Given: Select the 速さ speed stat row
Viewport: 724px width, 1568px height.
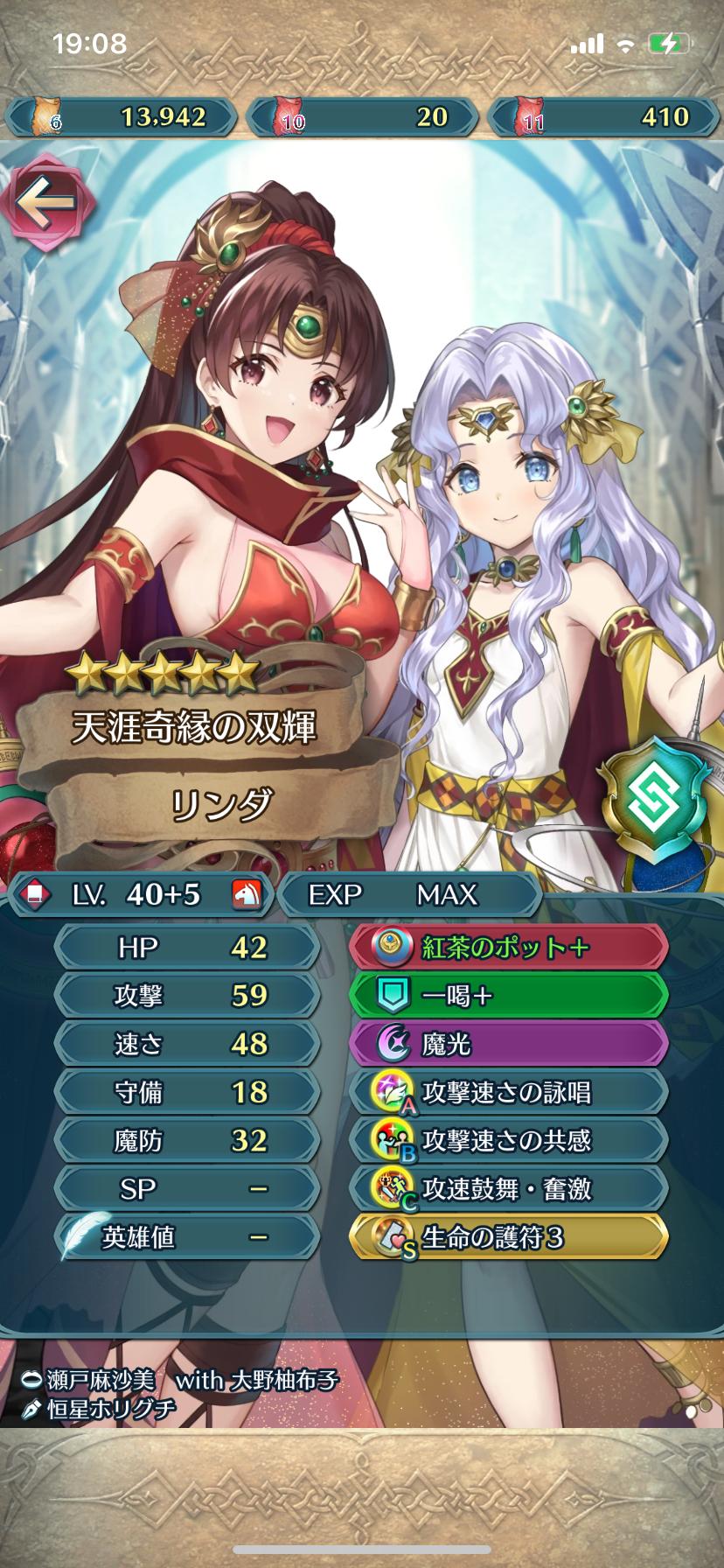Looking at the screenshot, I should 187,1044.
